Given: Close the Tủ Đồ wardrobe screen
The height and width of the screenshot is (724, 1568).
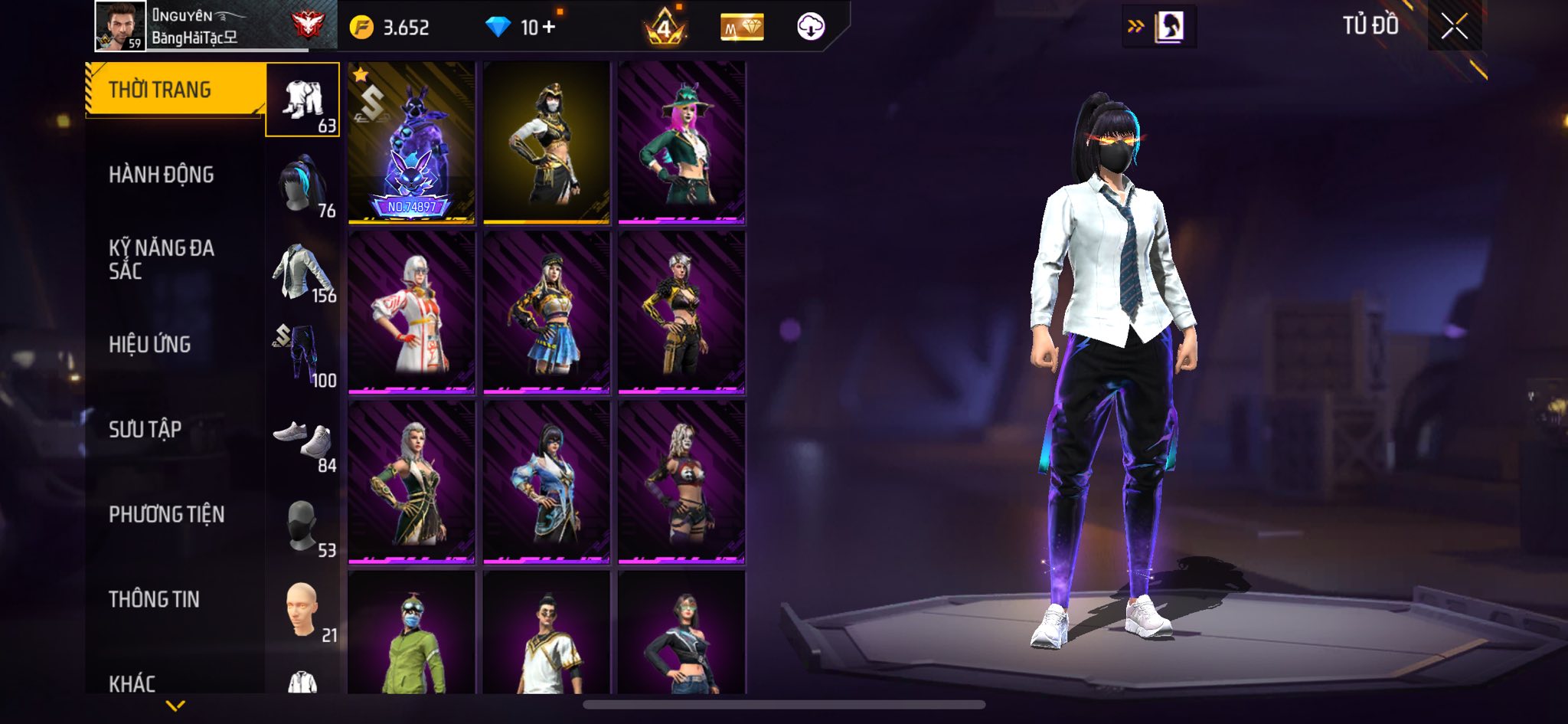Looking at the screenshot, I should (1454, 27).
